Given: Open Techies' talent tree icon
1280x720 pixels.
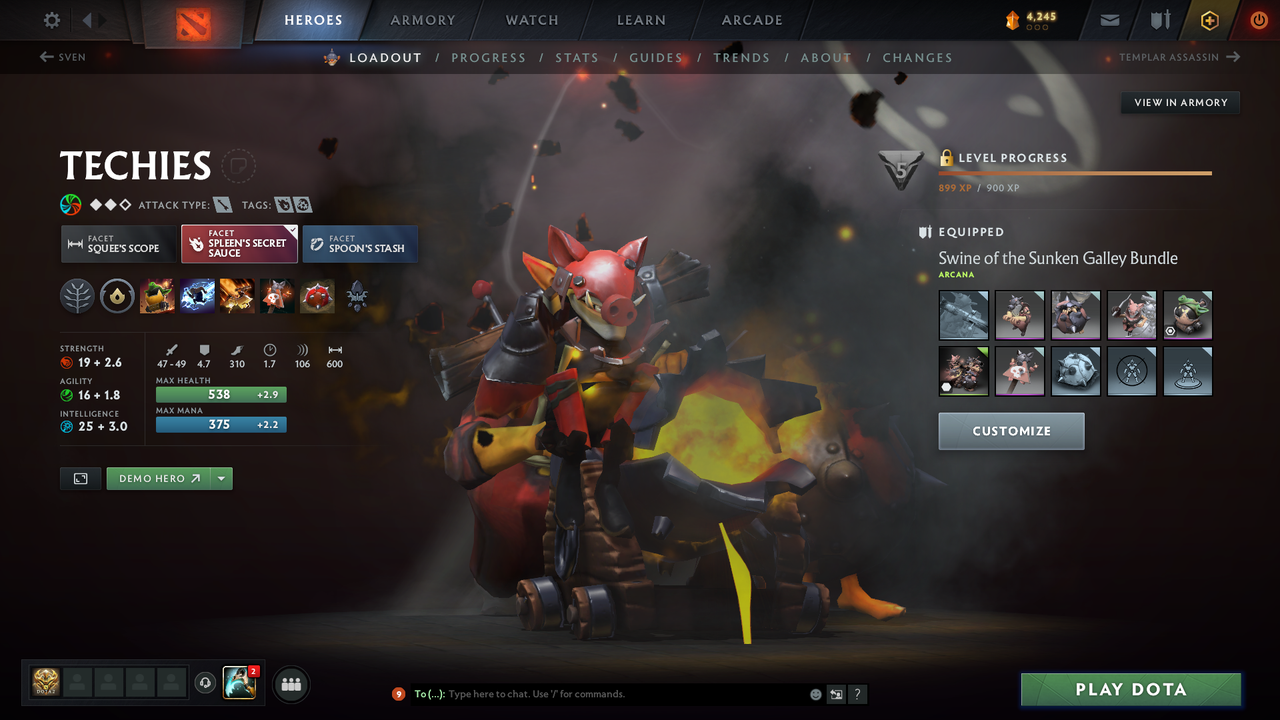Looking at the screenshot, I should (77, 296).
